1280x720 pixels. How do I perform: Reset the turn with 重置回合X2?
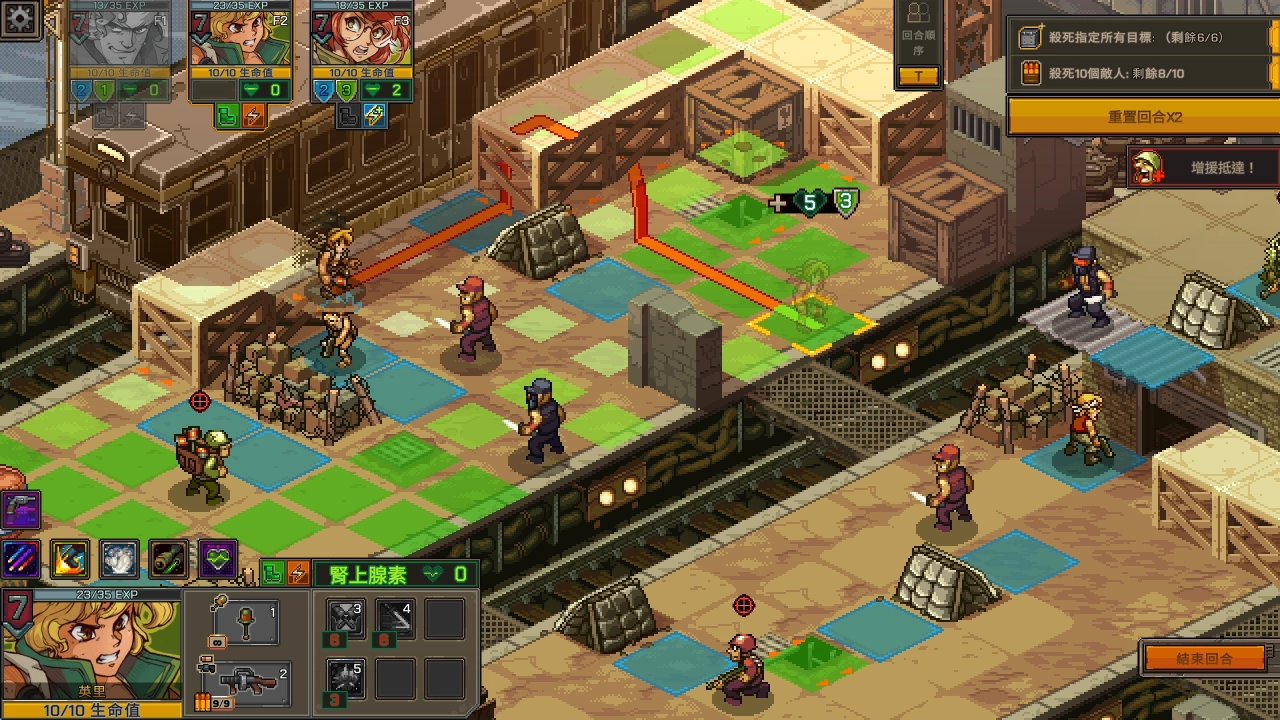[1143, 117]
